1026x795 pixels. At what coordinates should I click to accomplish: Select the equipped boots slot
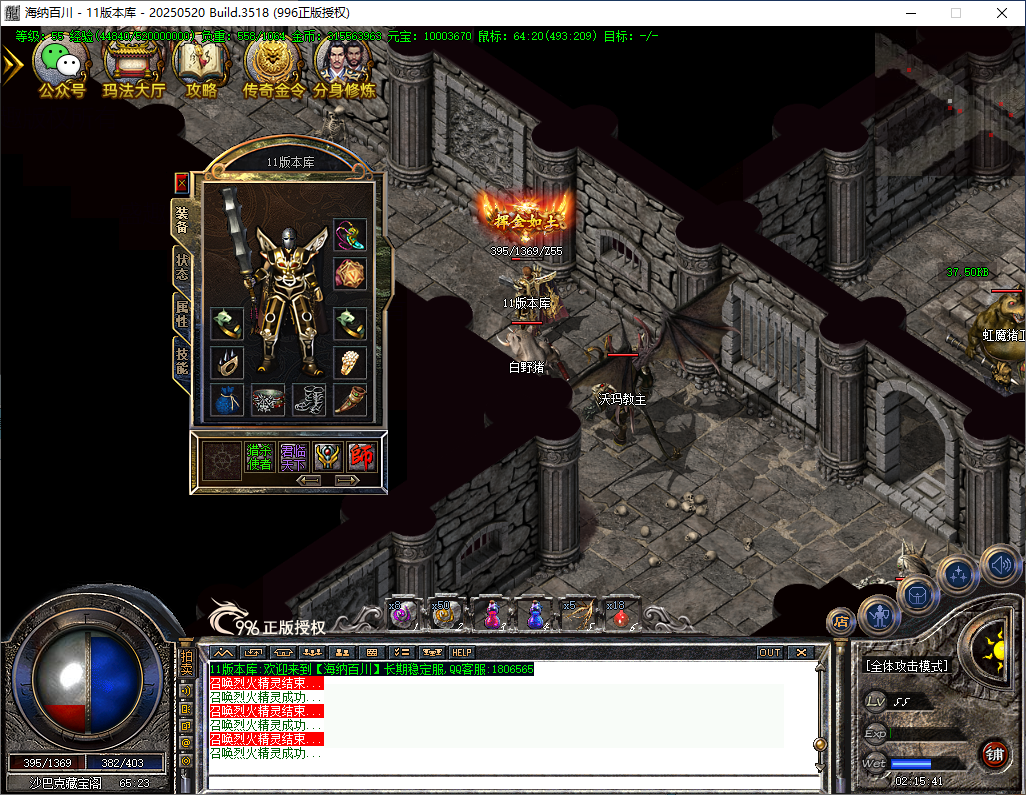(308, 400)
